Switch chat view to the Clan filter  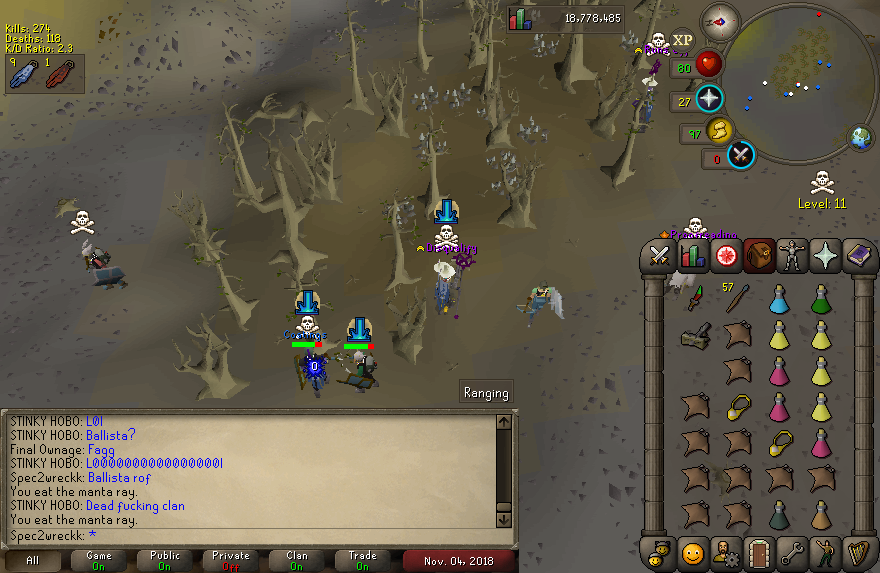297,560
